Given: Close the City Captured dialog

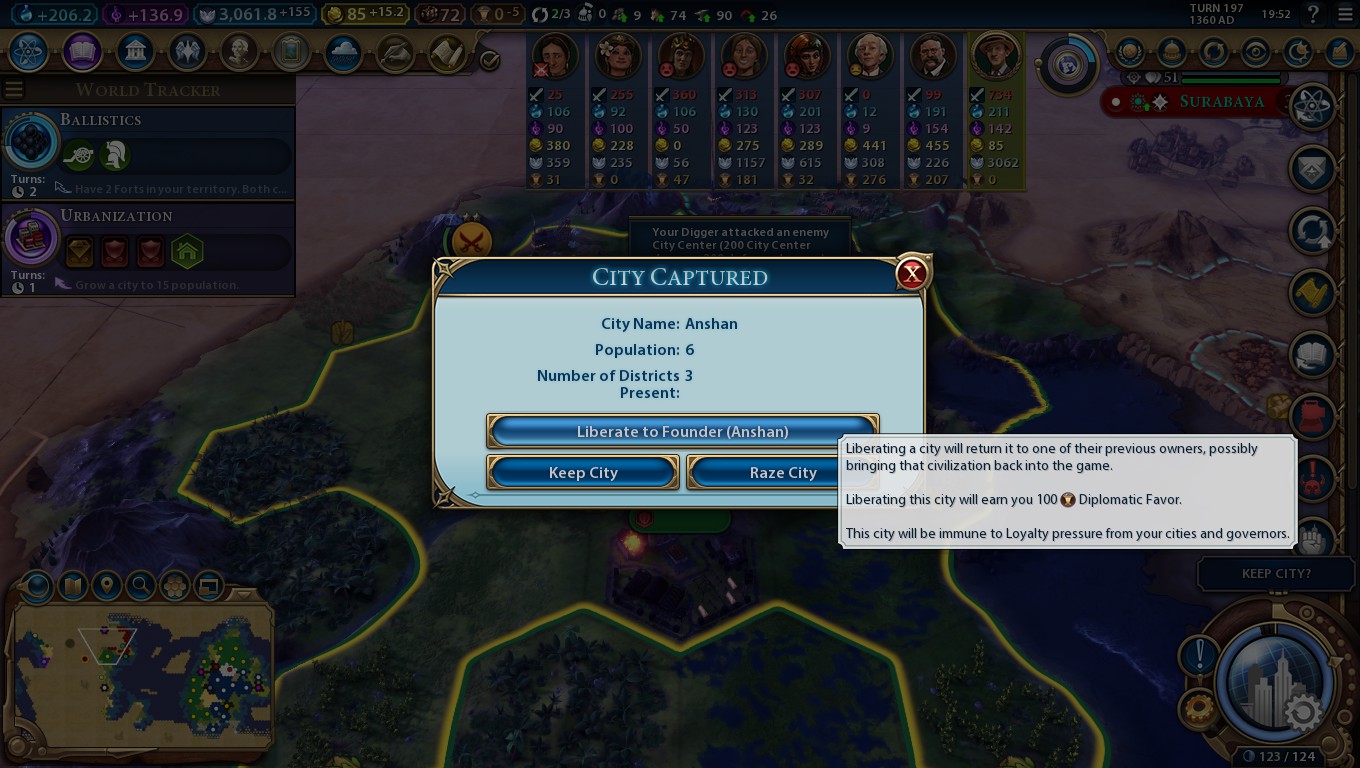Looking at the screenshot, I should (x=911, y=274).
